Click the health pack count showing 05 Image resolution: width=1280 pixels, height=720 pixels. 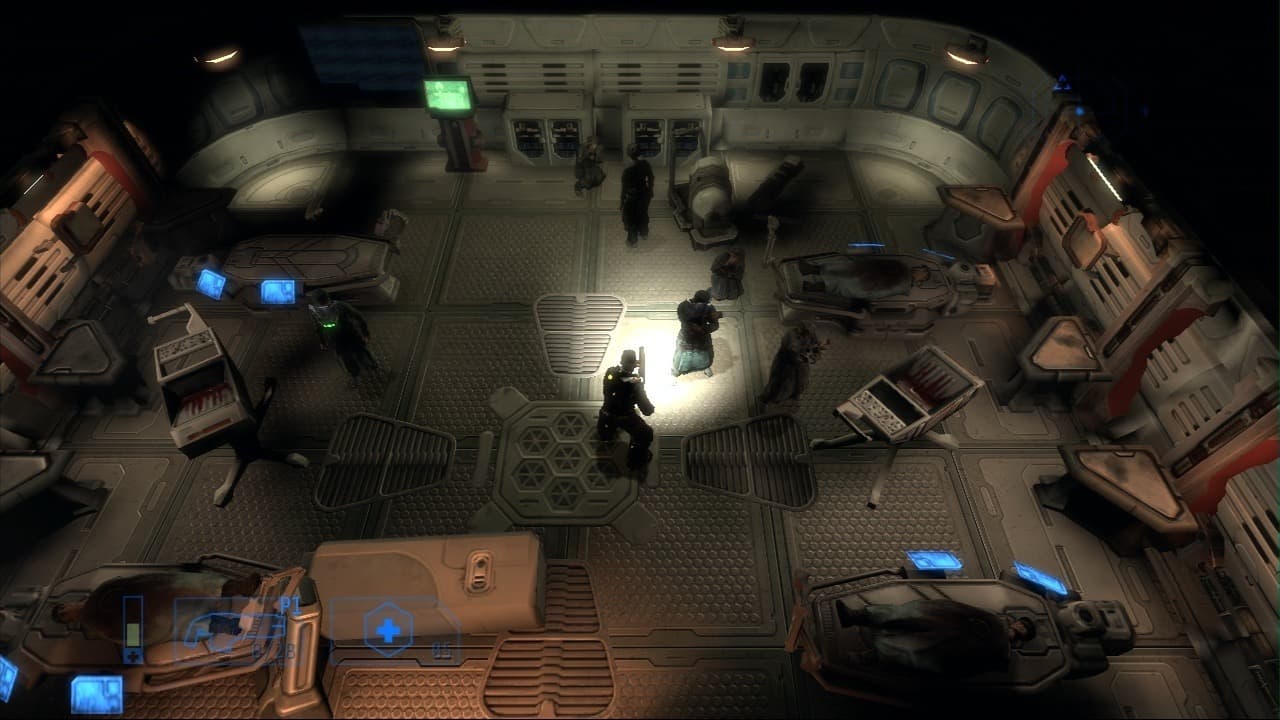[x=443, y=651]
